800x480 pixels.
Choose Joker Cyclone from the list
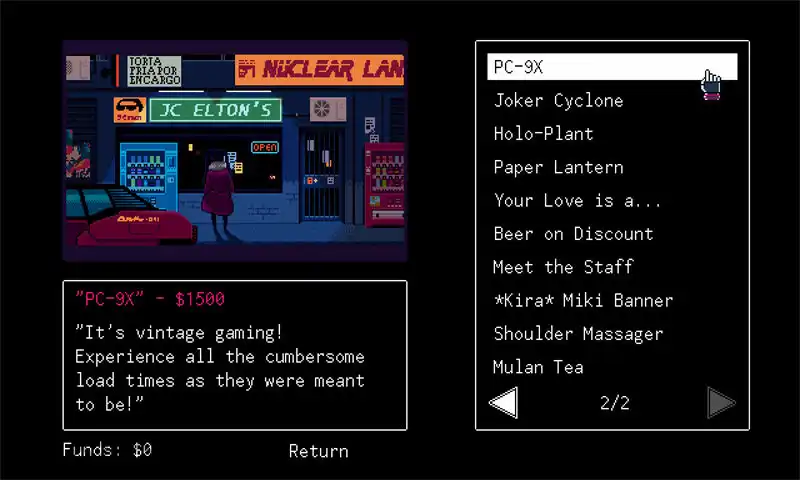[558, 100]
